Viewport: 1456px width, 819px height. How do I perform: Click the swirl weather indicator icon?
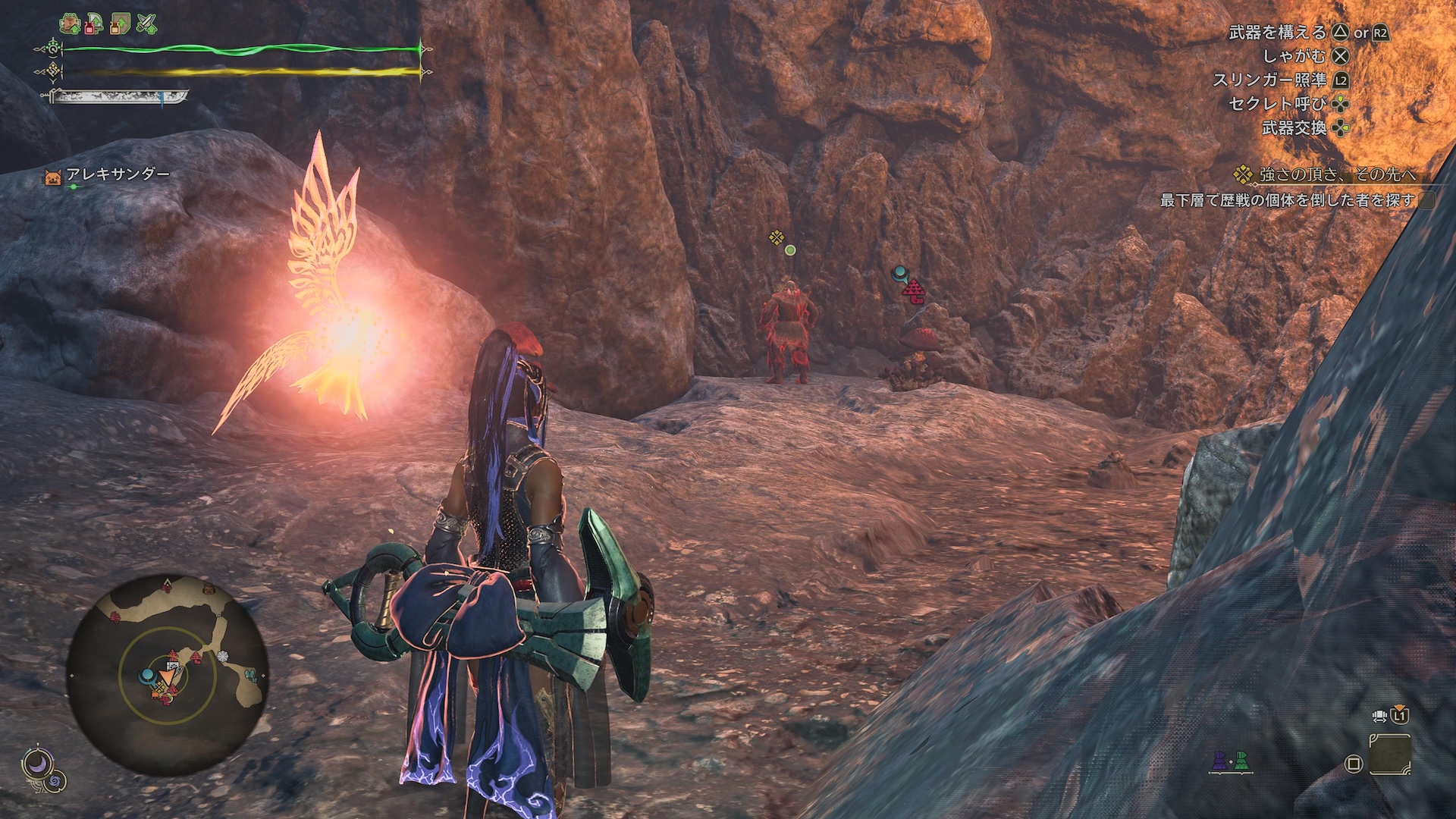pos(55,780)
